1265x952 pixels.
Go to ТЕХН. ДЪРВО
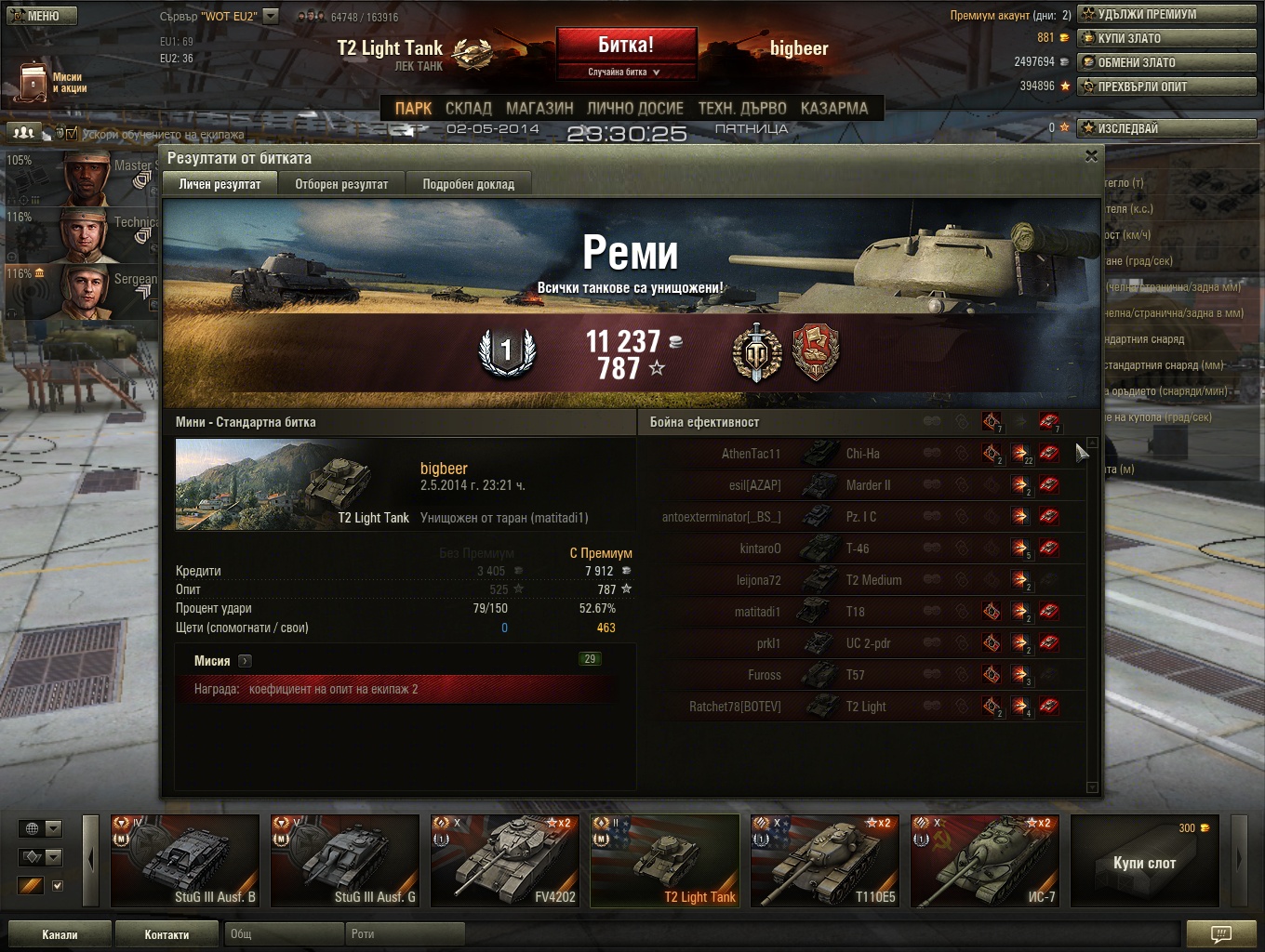[742, 108]
